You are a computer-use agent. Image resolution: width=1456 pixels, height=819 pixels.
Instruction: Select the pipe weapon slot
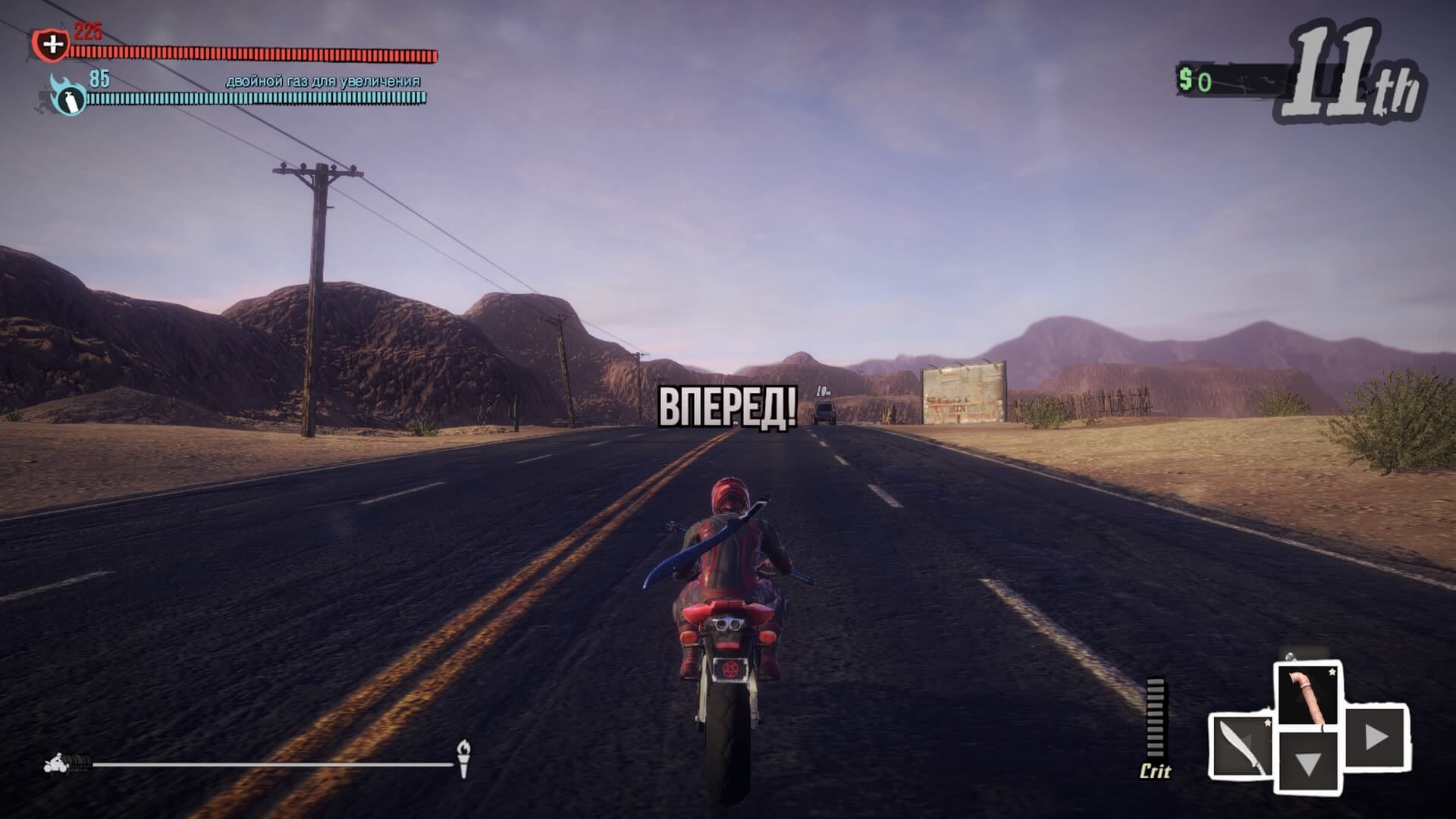coord(1308,695)
